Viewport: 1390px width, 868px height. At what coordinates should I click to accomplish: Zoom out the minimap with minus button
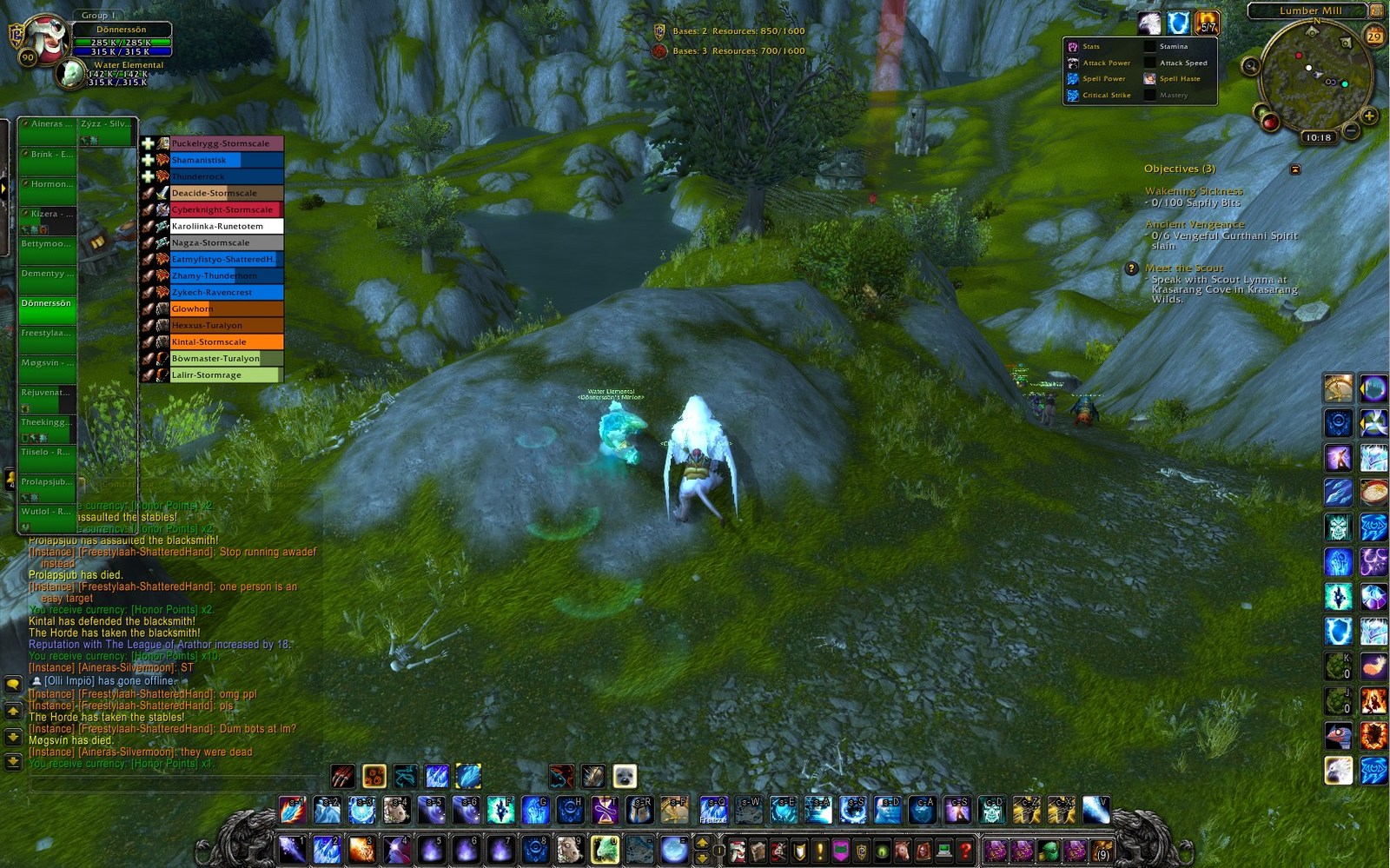(x=1351, y=131)
